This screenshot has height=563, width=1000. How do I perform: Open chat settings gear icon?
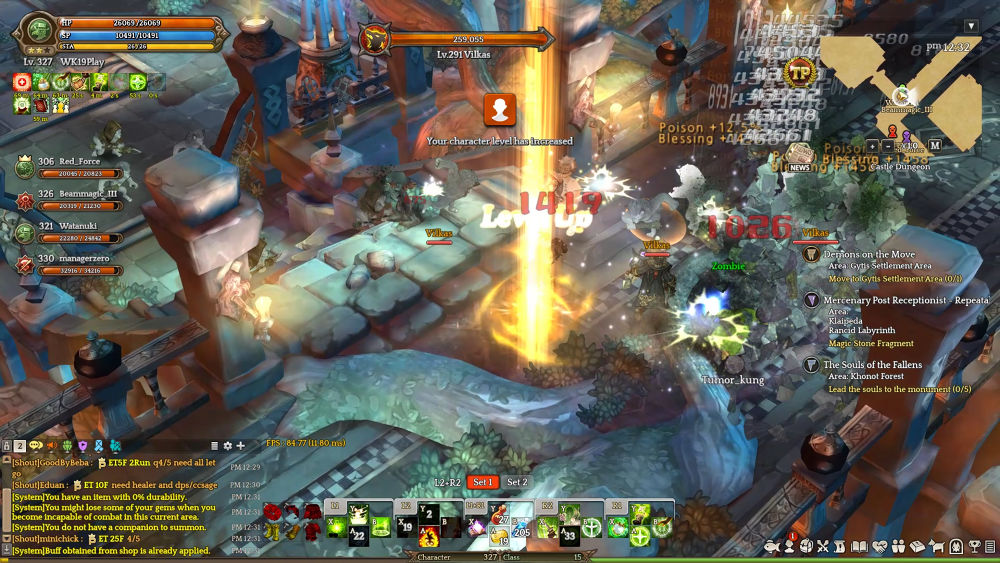[227, 445]
